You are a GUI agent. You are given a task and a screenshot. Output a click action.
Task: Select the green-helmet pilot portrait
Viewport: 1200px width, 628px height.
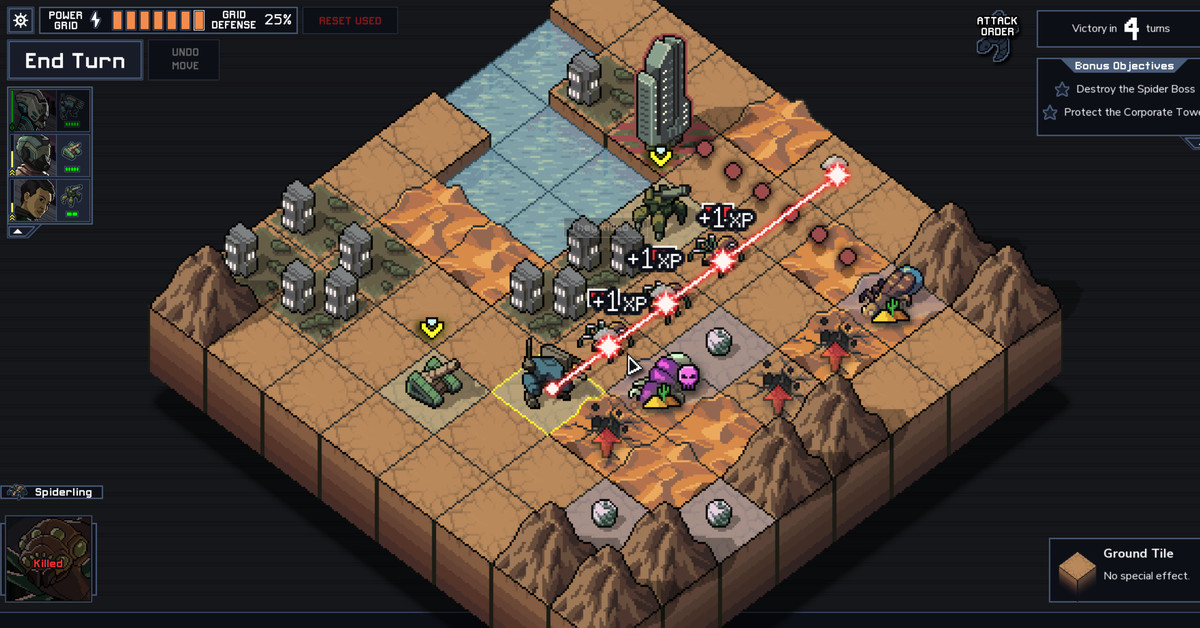click(x=30, y=155)
